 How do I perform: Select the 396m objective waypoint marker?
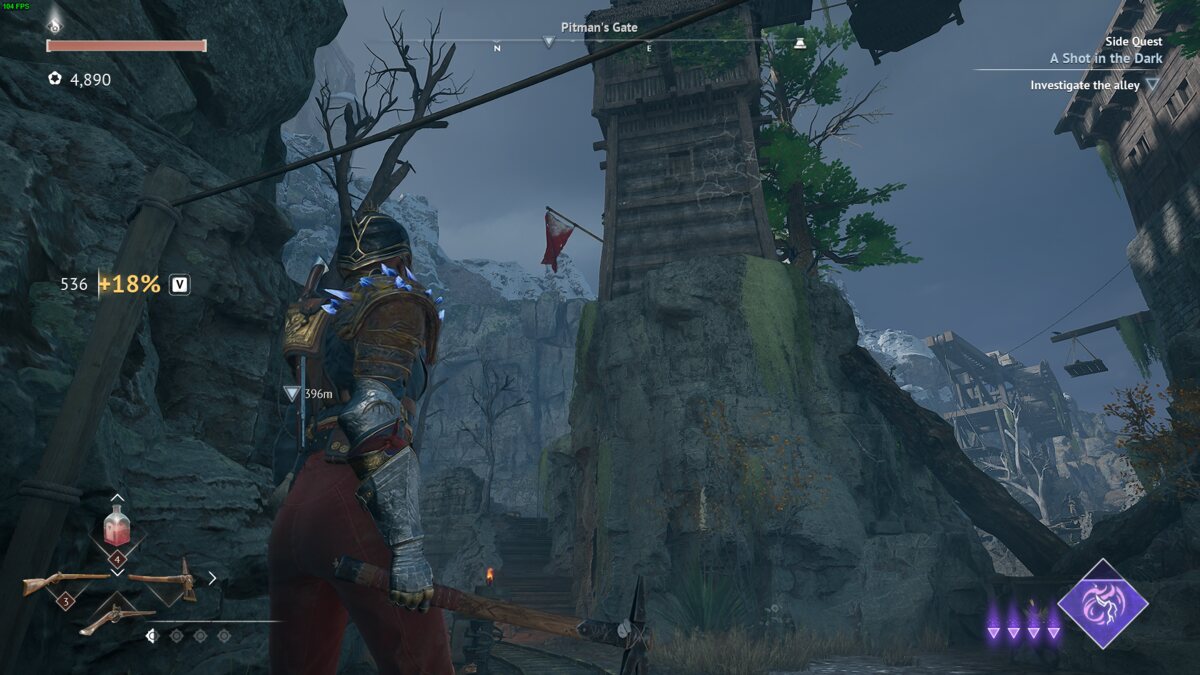(291, 394)
